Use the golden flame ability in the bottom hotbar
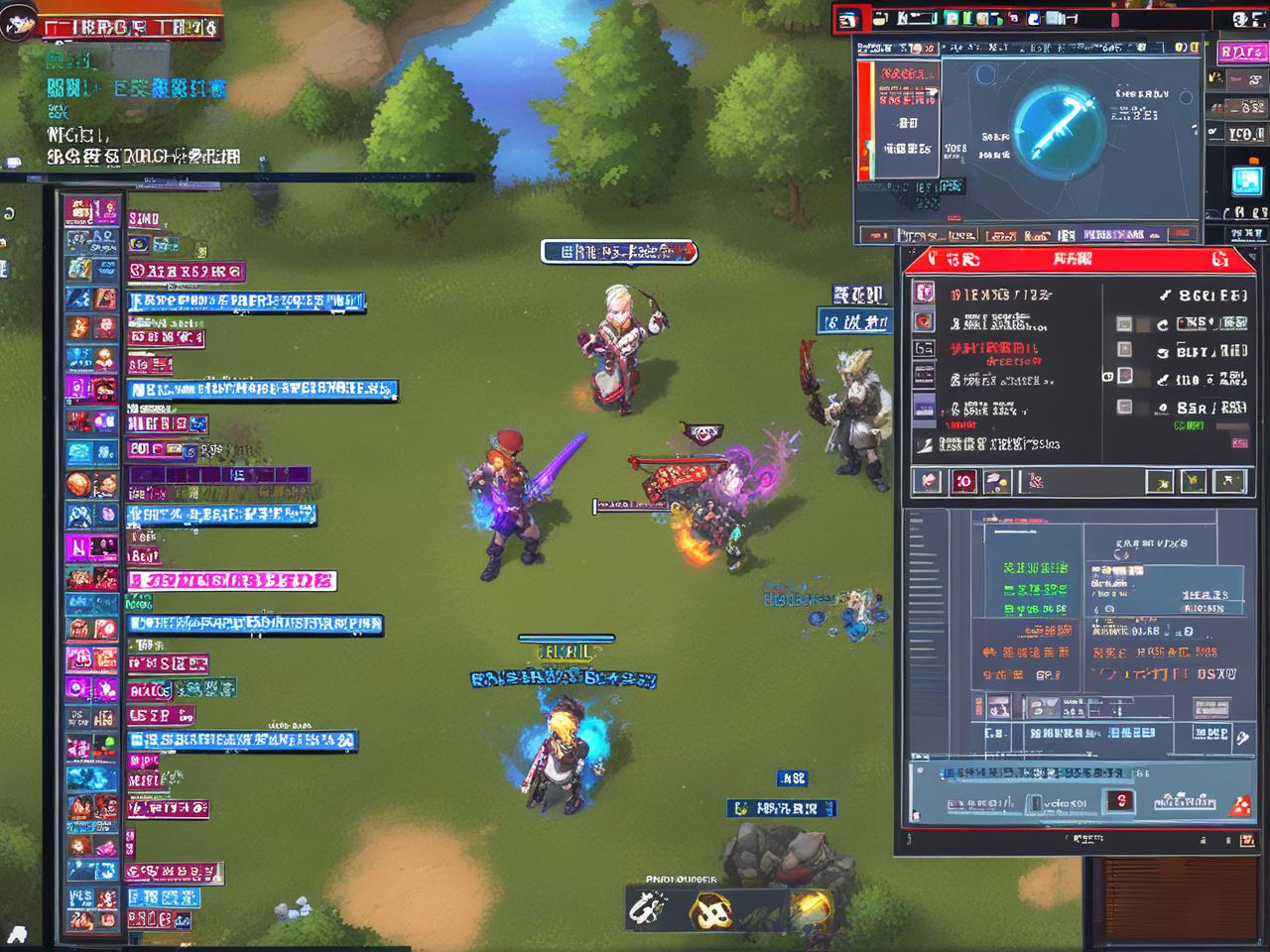1270x952 pixels. 810,906
